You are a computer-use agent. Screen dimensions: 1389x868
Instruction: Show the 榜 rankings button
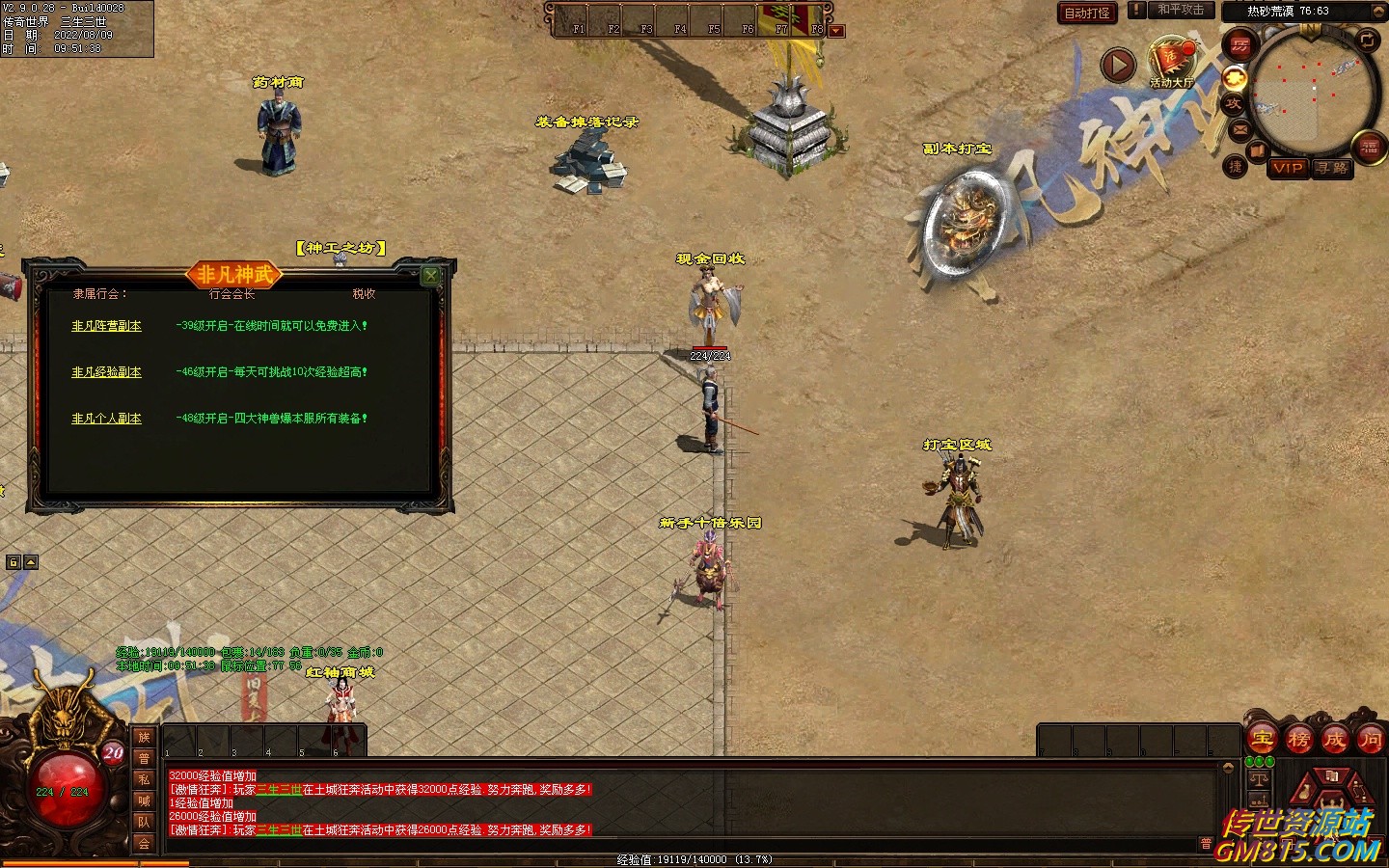coord(1298,740)
